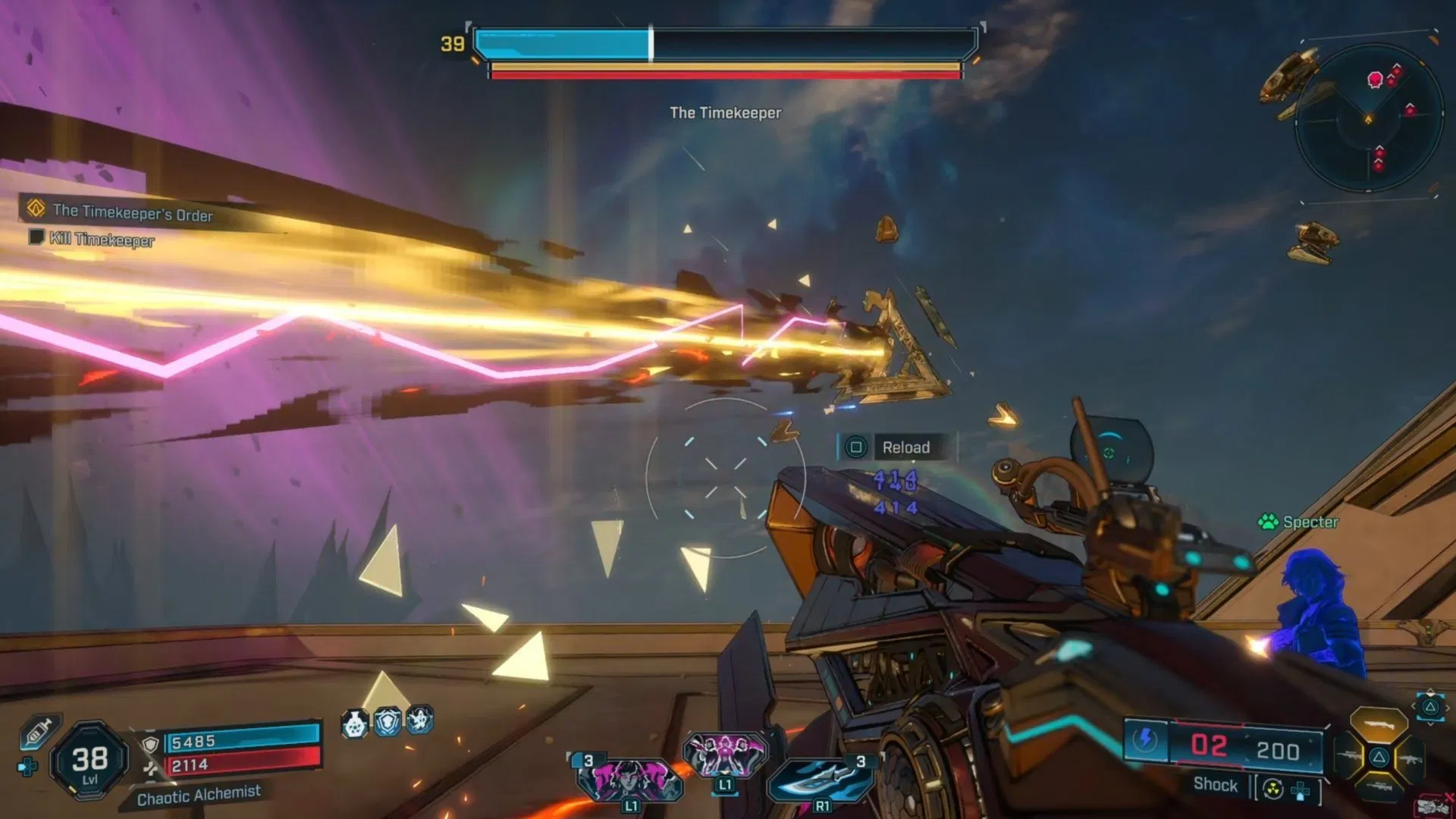Image resolution: width=1456 pixels, height=819 pixels.
Task: Throw the blue blade ordnance ability
Action: [821, 779]
